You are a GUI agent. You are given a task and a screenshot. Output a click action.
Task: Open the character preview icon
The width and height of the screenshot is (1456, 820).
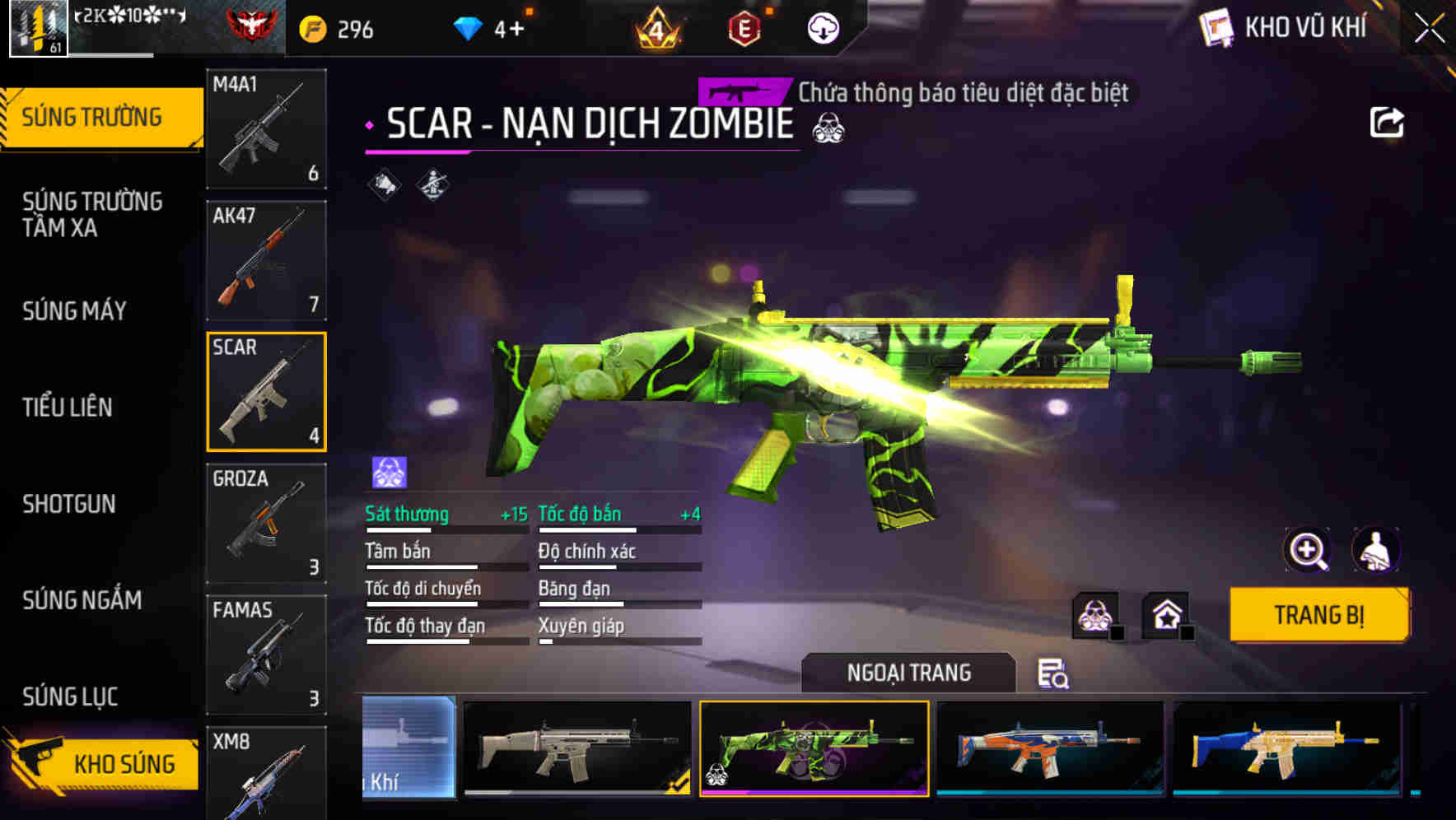point(1378,550)
